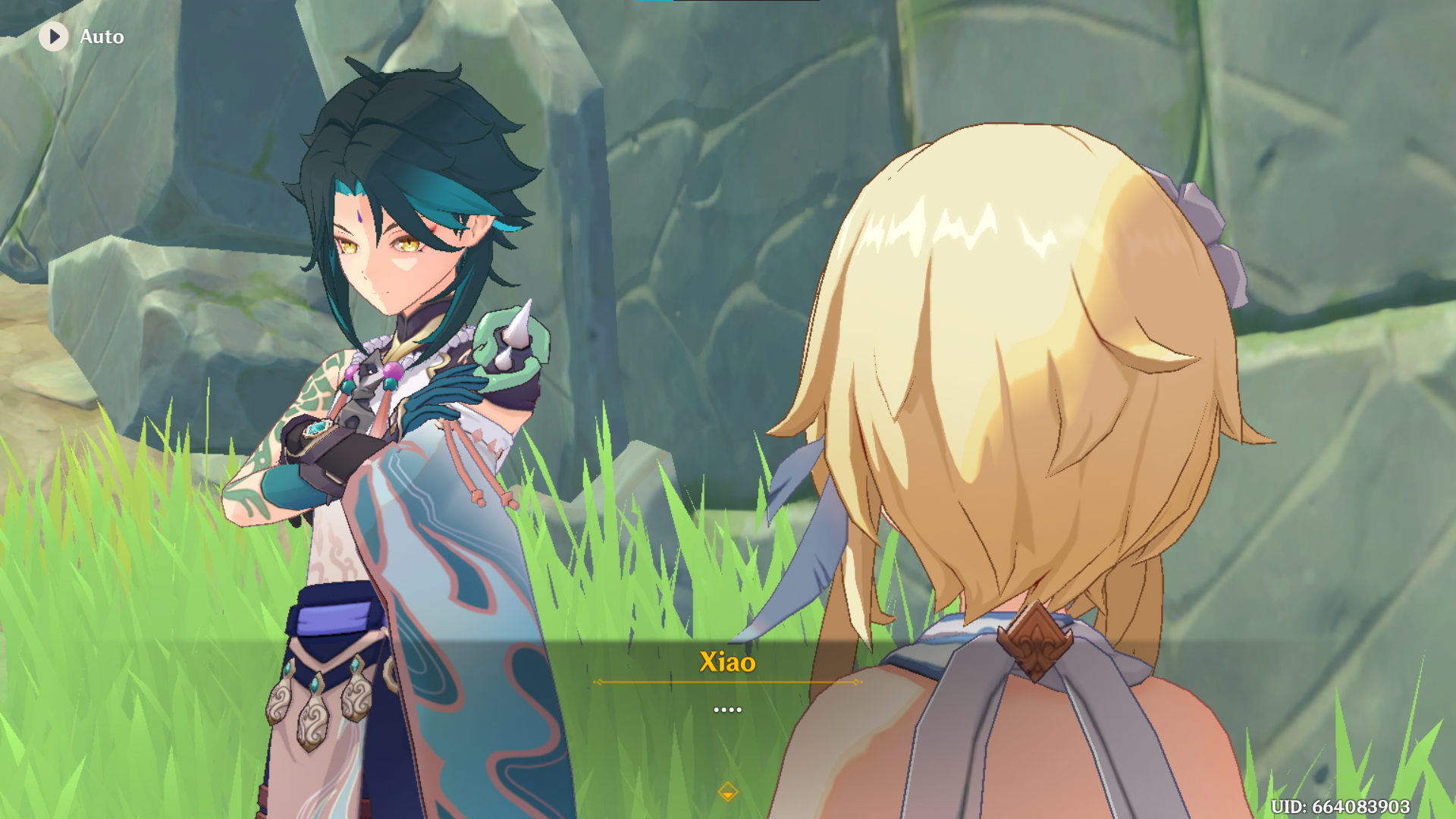This screenshot has height=819, width=1456.
Task: Click Xiao's Anemo vision gem on his glove
Action: [x=318, y=429]
